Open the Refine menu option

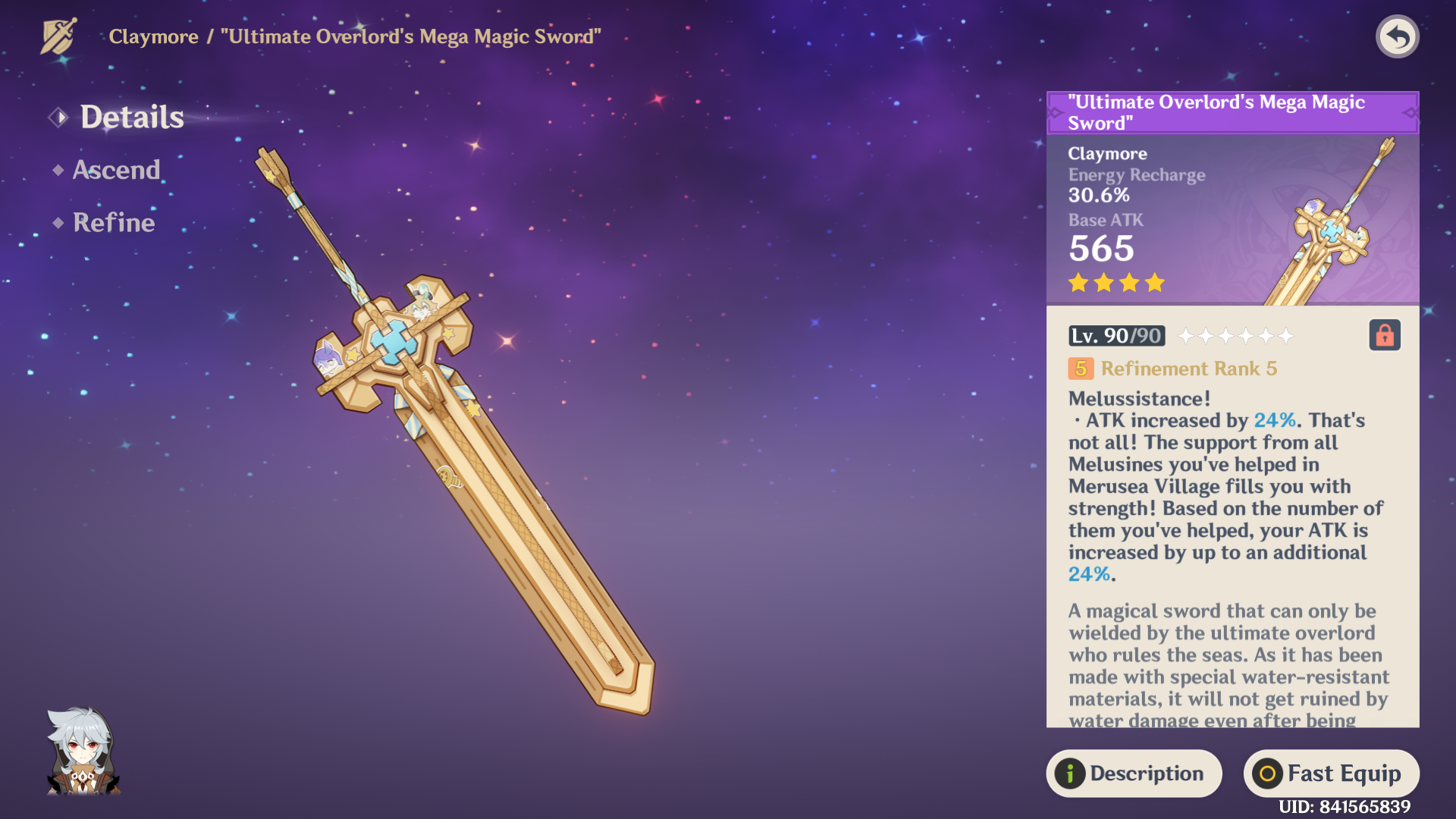tap(111, 222)
